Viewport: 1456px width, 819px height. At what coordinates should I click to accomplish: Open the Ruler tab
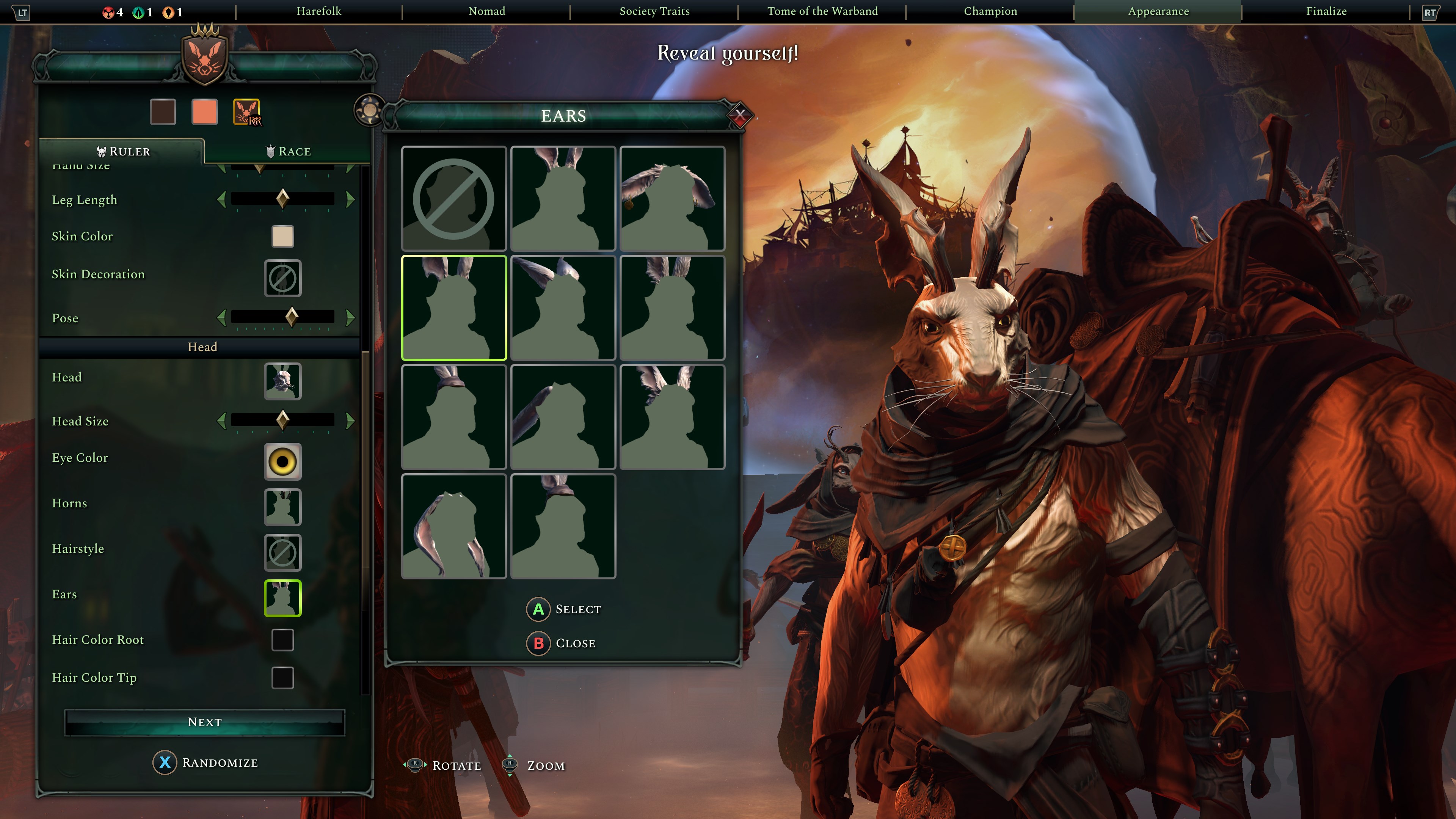pos(123,152)
